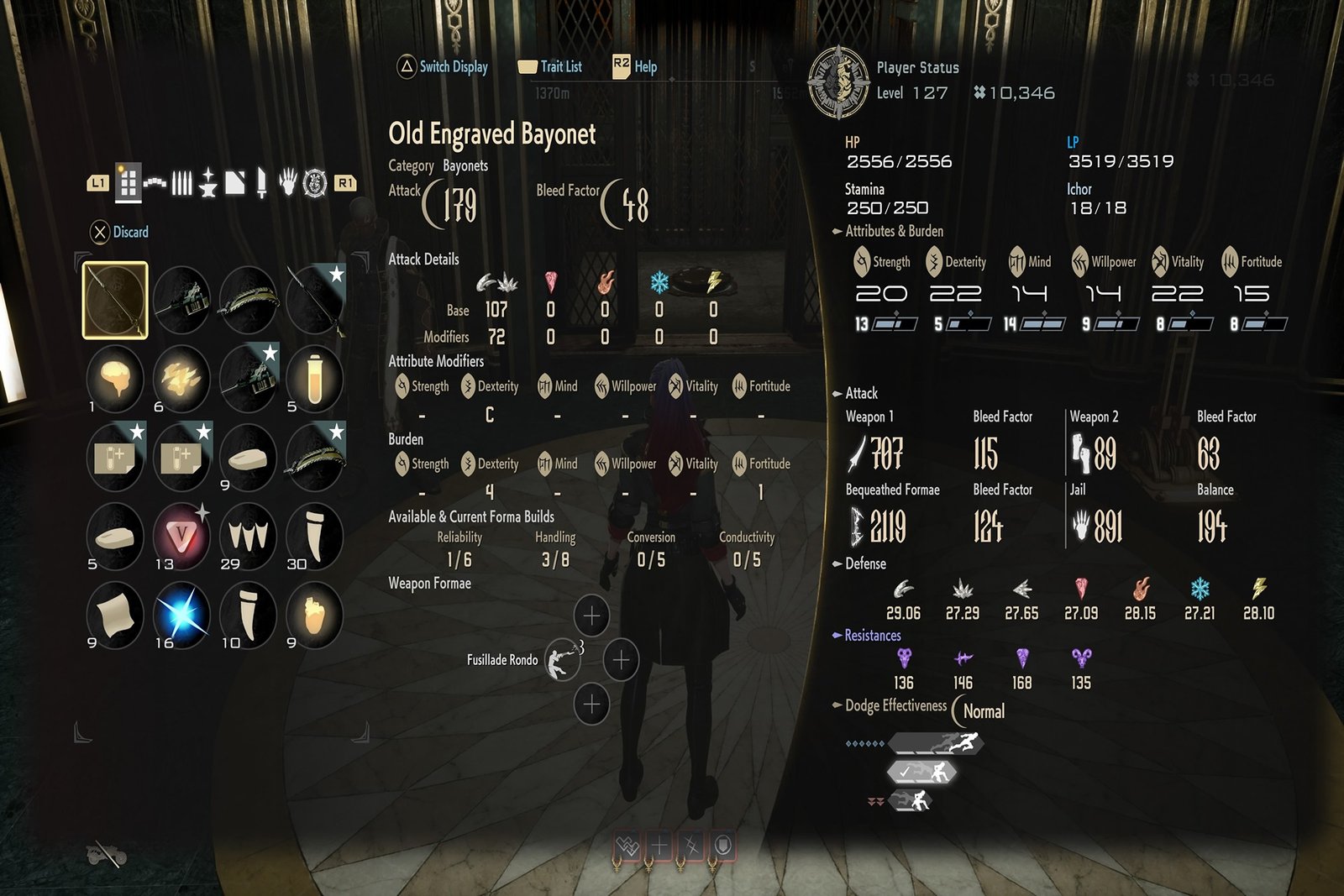Switch to the sword category tab

pyautogui.click(x=261, y=182)
